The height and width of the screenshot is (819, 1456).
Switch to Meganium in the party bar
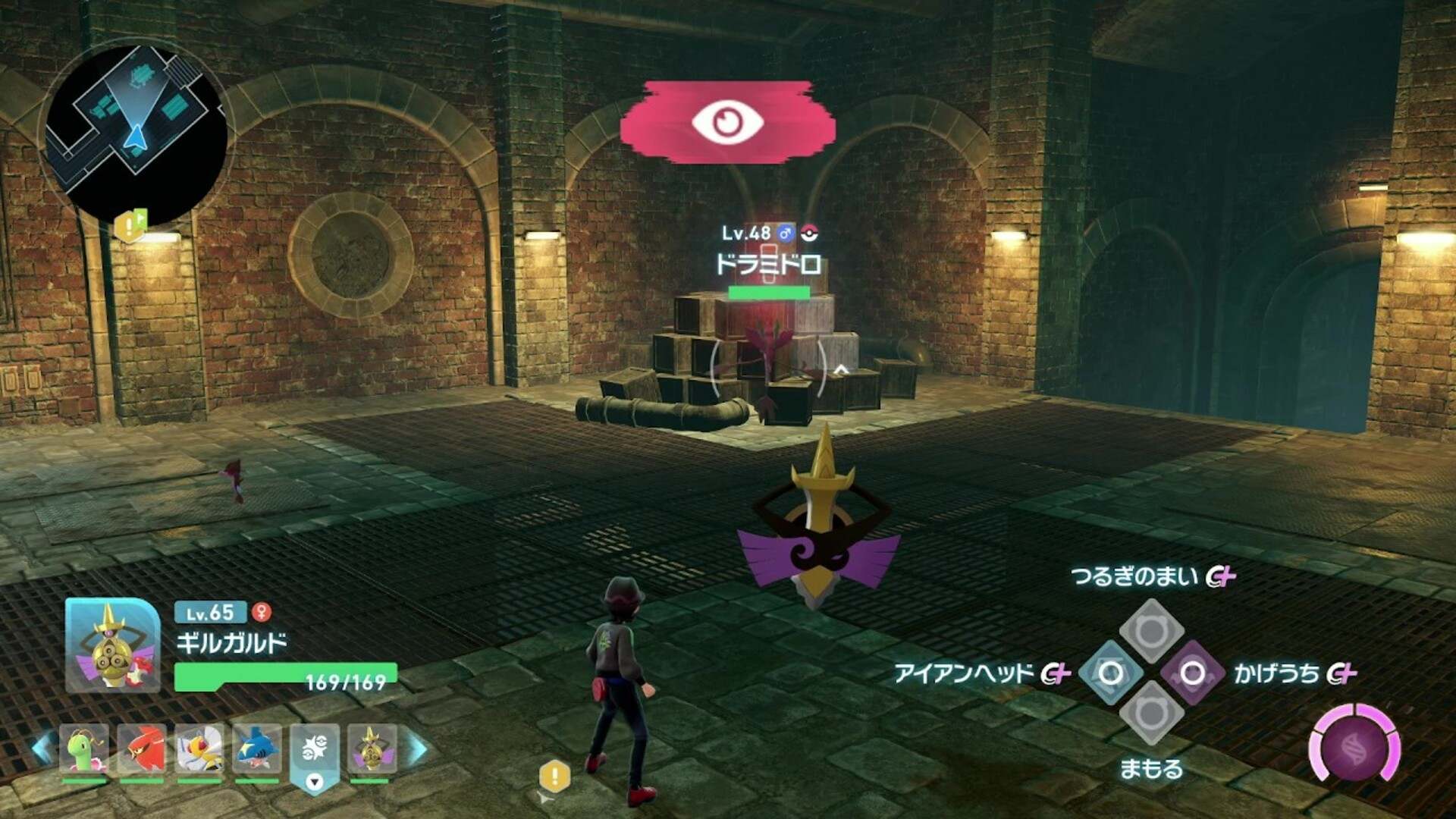(x=84, y=748)
